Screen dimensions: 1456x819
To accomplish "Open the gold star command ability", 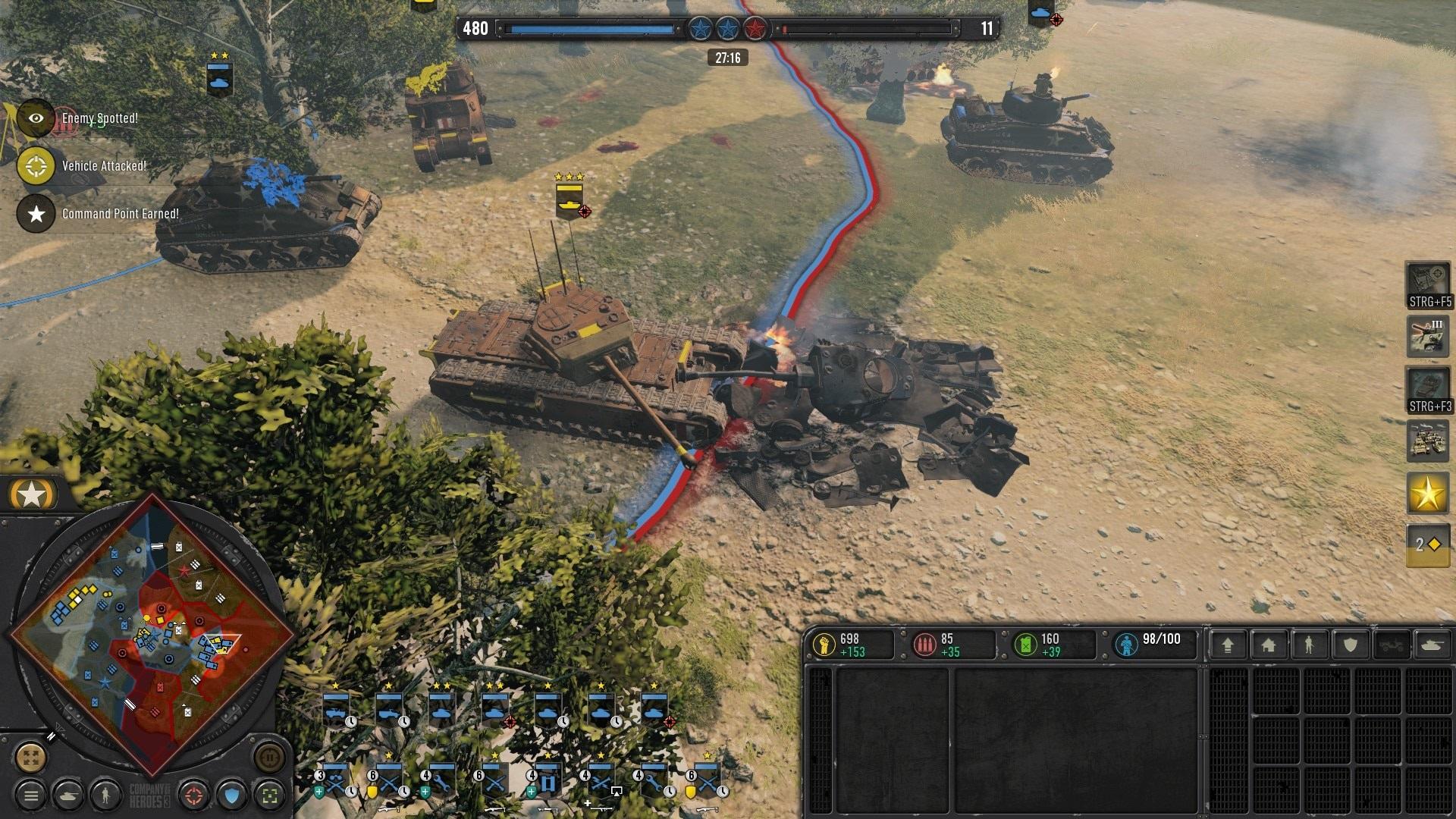I will tap(1427, 494).
